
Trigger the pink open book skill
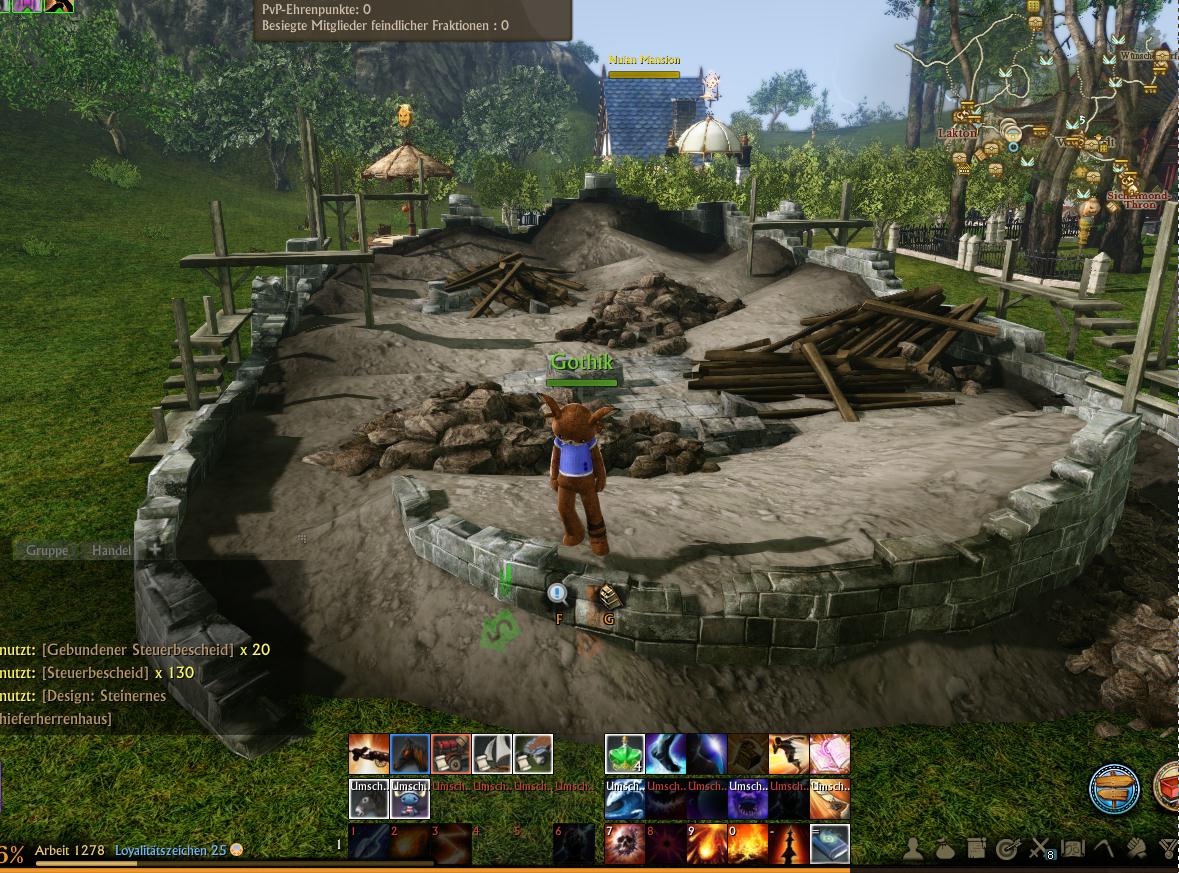[x=829, y=754]
